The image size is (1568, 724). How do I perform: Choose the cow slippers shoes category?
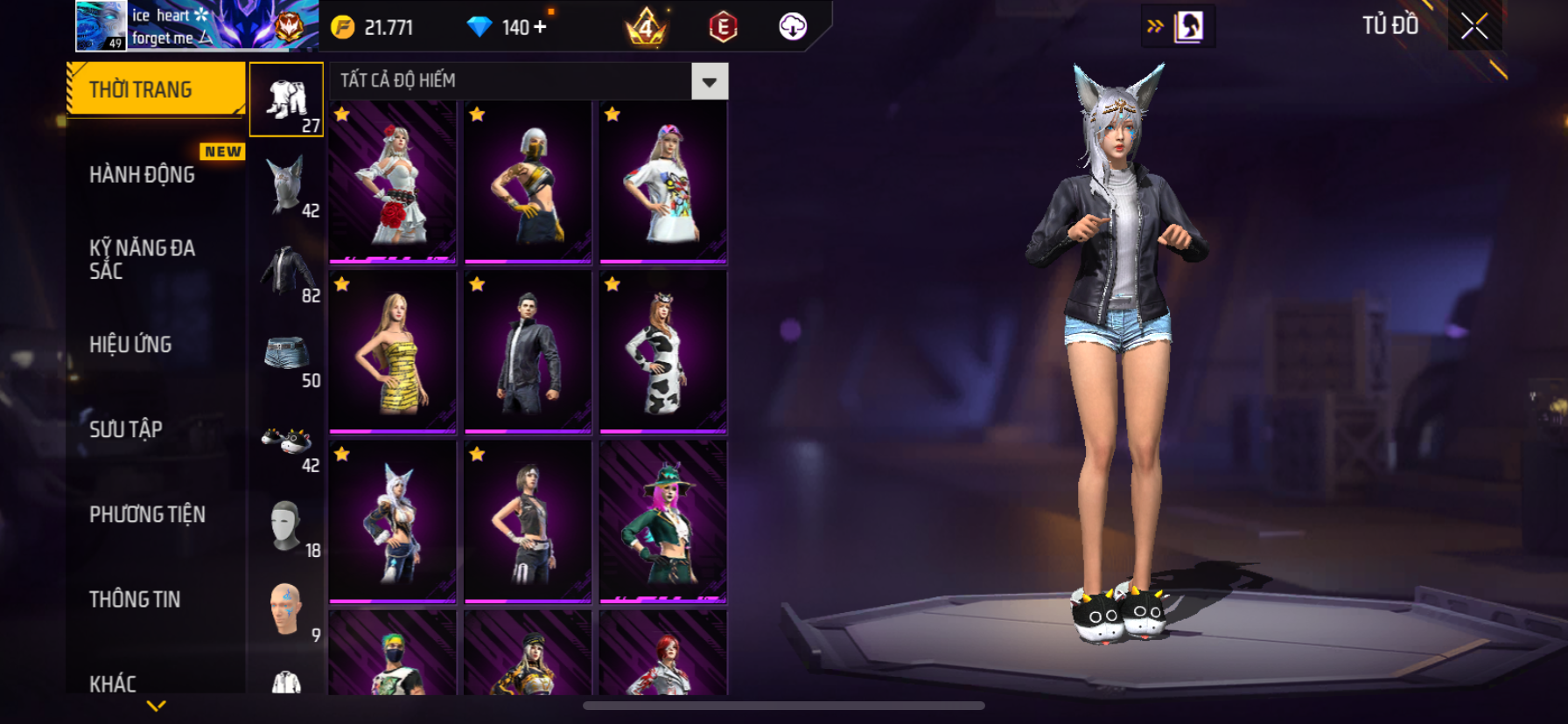[x=287, y=440]
